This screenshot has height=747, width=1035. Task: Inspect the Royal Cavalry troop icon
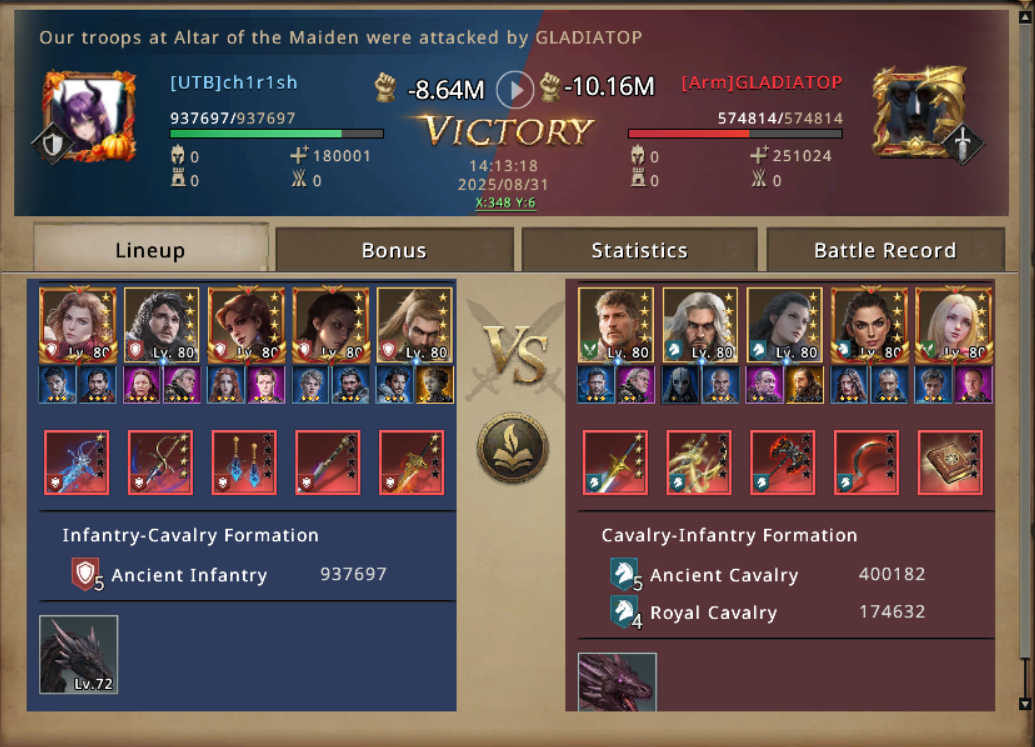624,613
